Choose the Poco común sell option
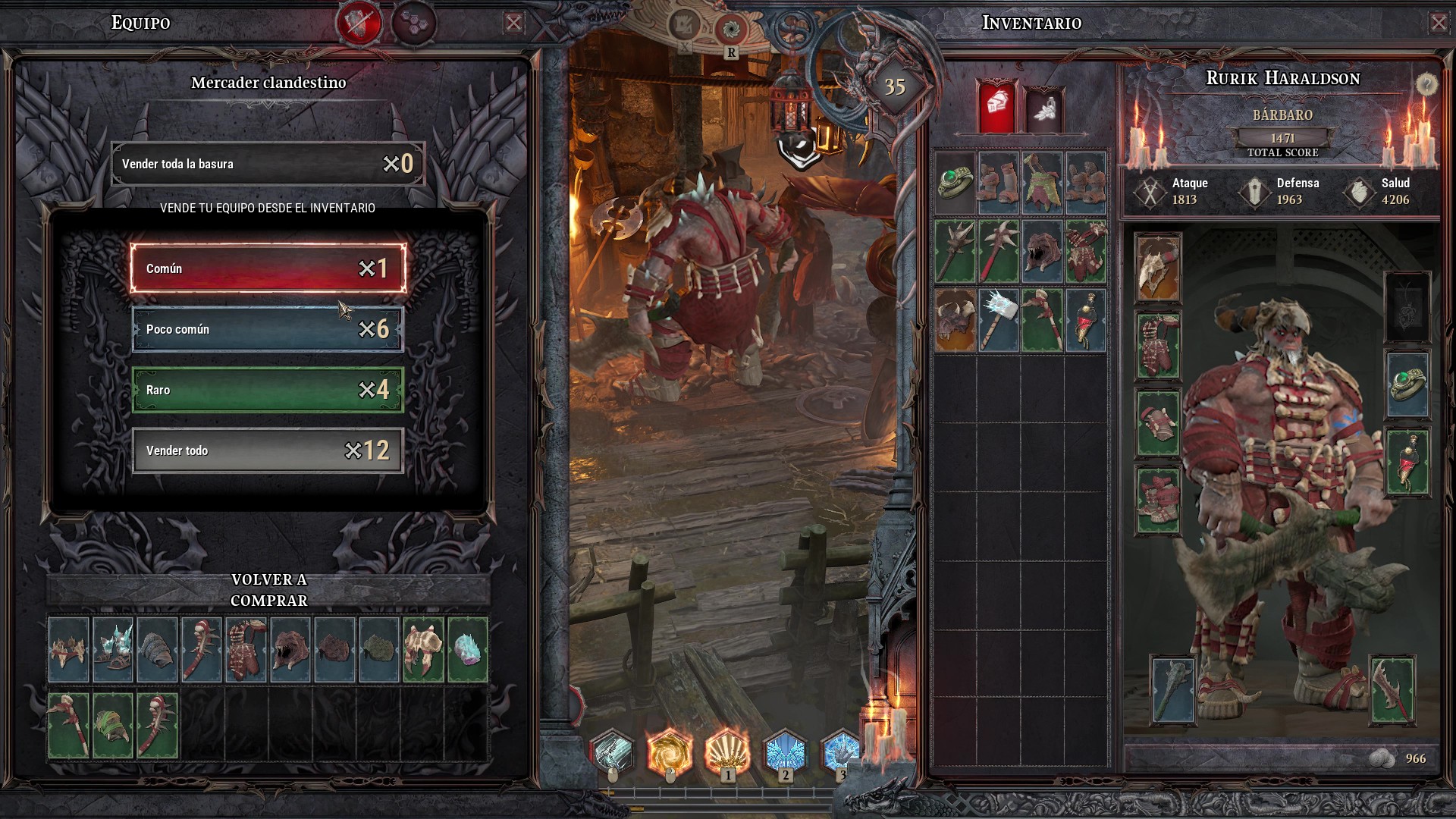 click(268, 329)
